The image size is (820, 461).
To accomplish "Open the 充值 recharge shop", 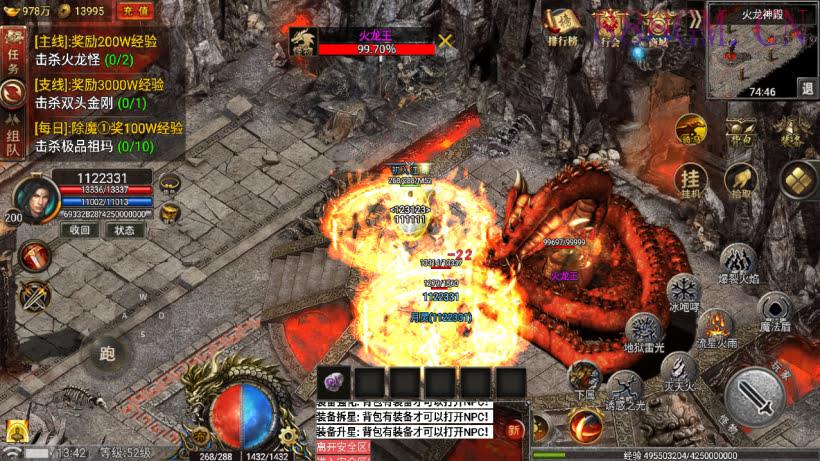I will click(135, 11).
